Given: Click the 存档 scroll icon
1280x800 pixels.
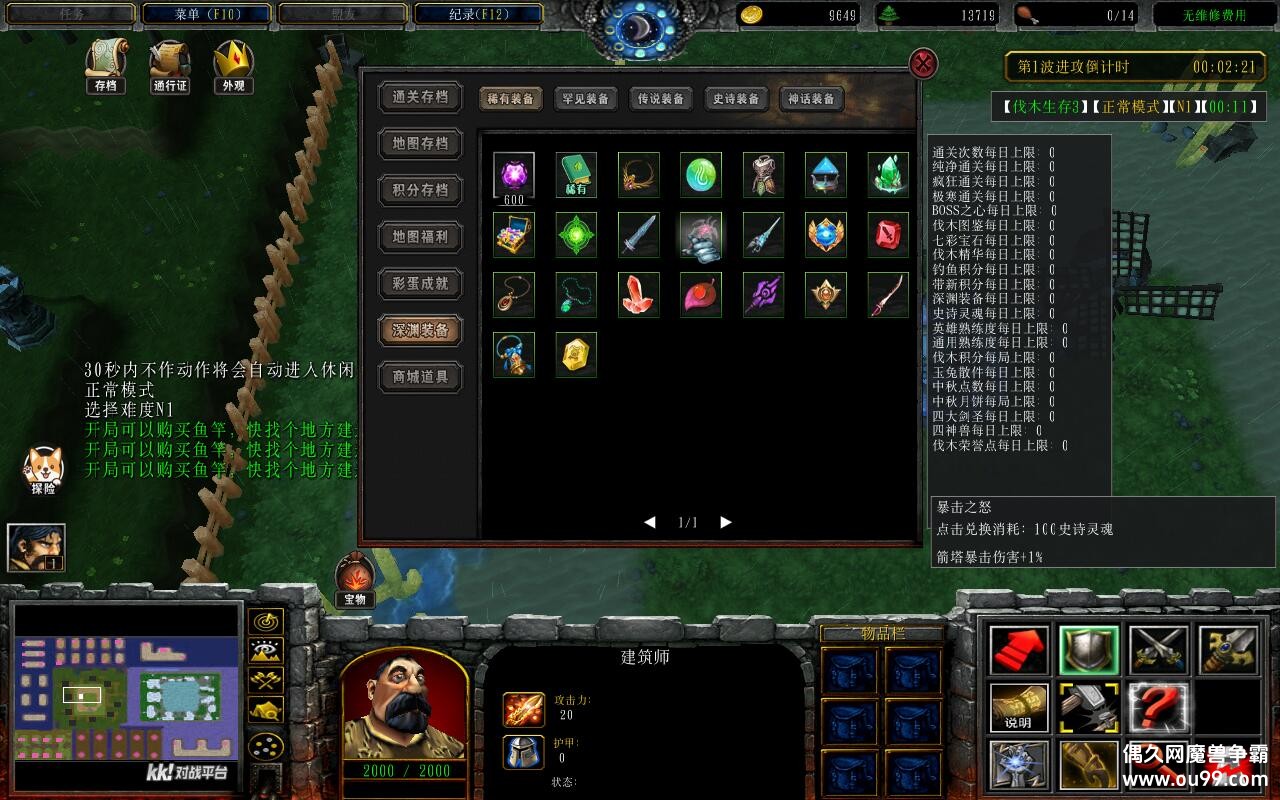Looking at the screenshot, I should click(x=105, y=66).
